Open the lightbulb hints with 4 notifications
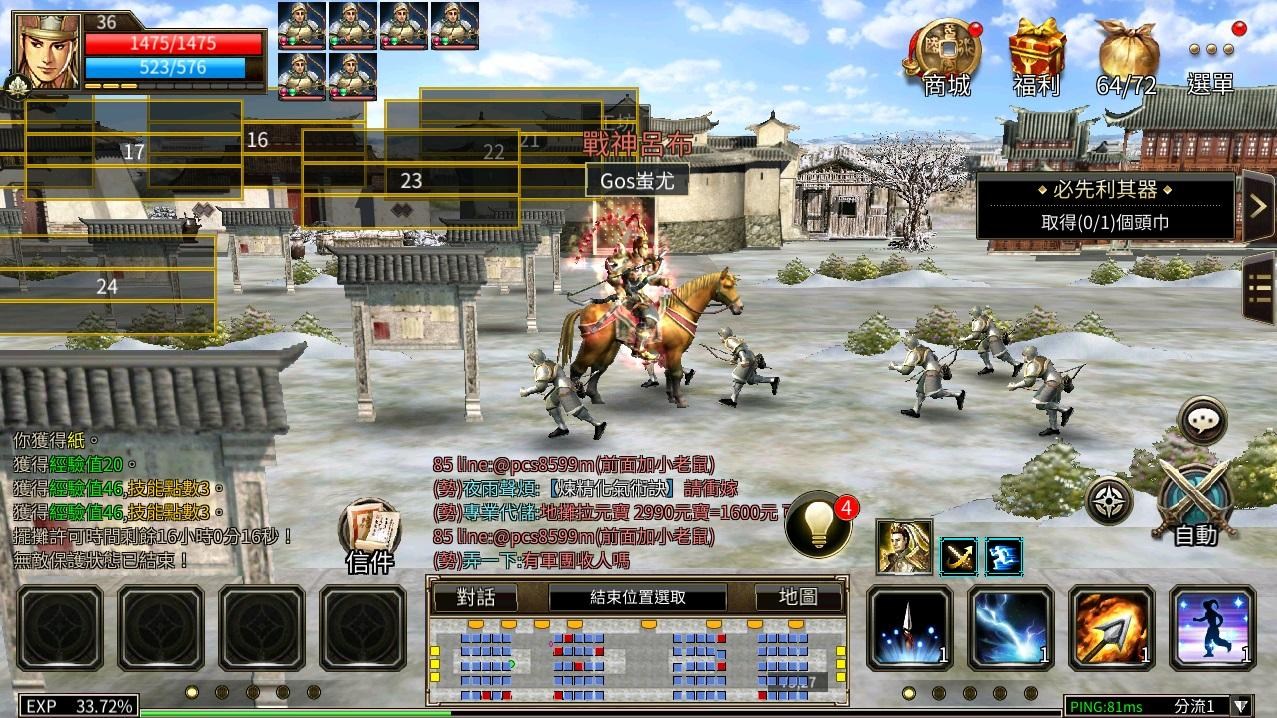The width and height of the screenshot is (1277, 718). tap(819, 522)
